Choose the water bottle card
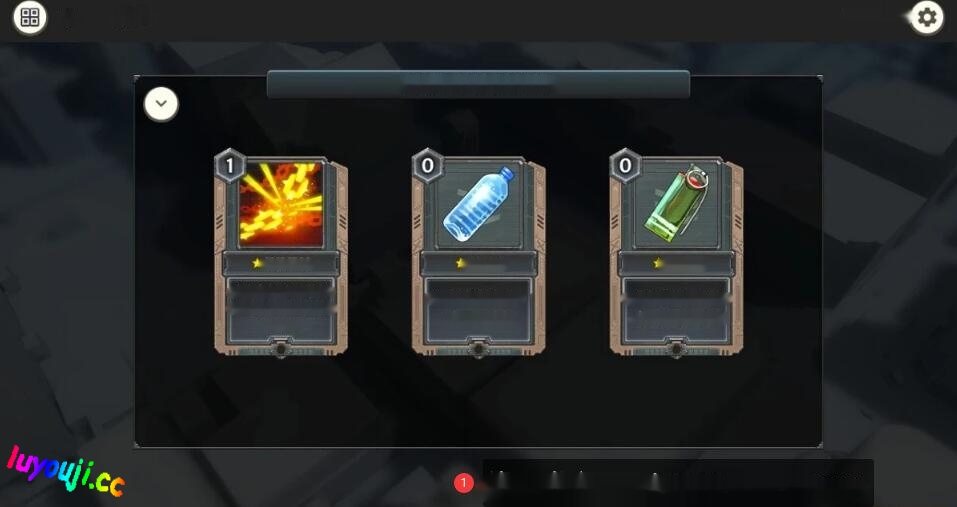Screen dimensions: 957x507 pos(479,255)
